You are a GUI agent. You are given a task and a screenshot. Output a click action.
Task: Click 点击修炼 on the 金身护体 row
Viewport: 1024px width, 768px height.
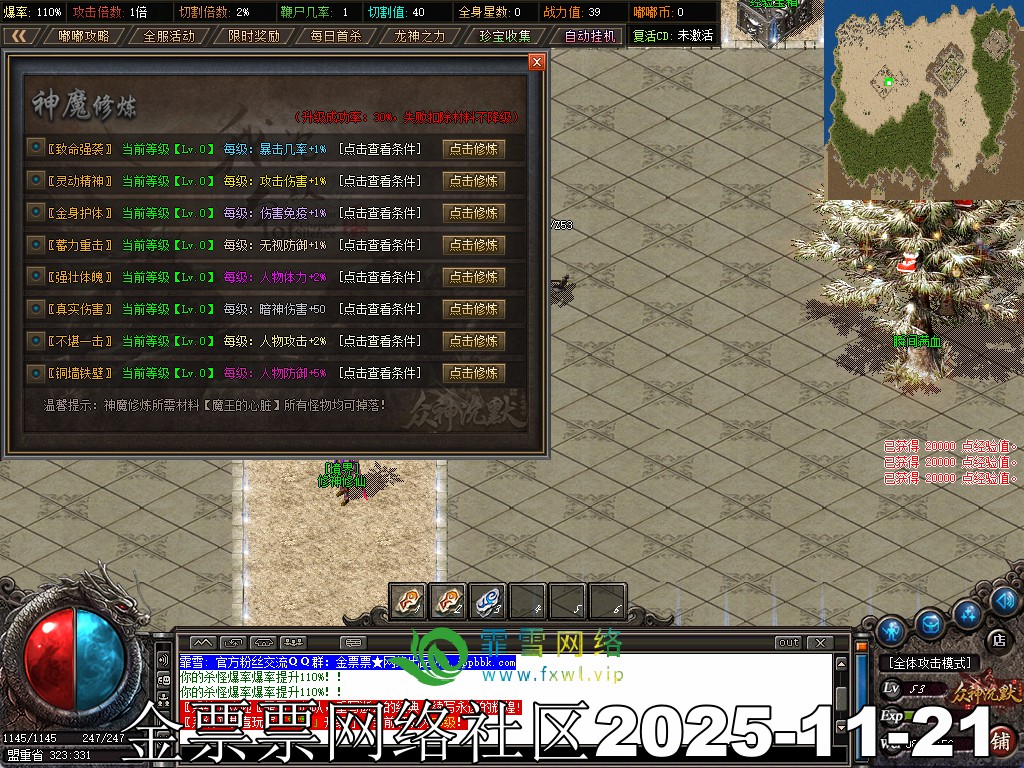[473, 213]
